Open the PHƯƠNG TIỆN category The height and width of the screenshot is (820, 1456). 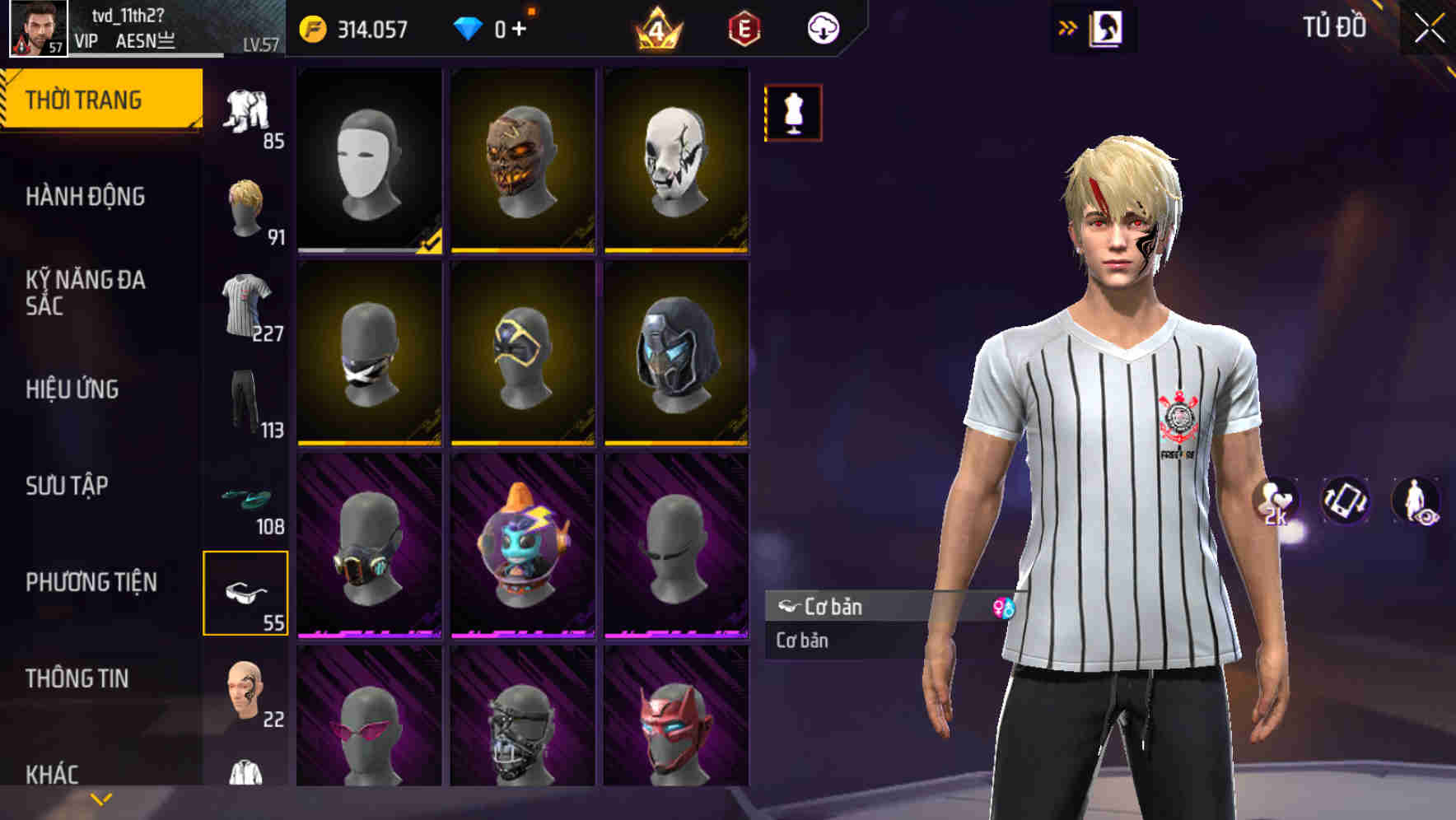(x=91, y=580)
